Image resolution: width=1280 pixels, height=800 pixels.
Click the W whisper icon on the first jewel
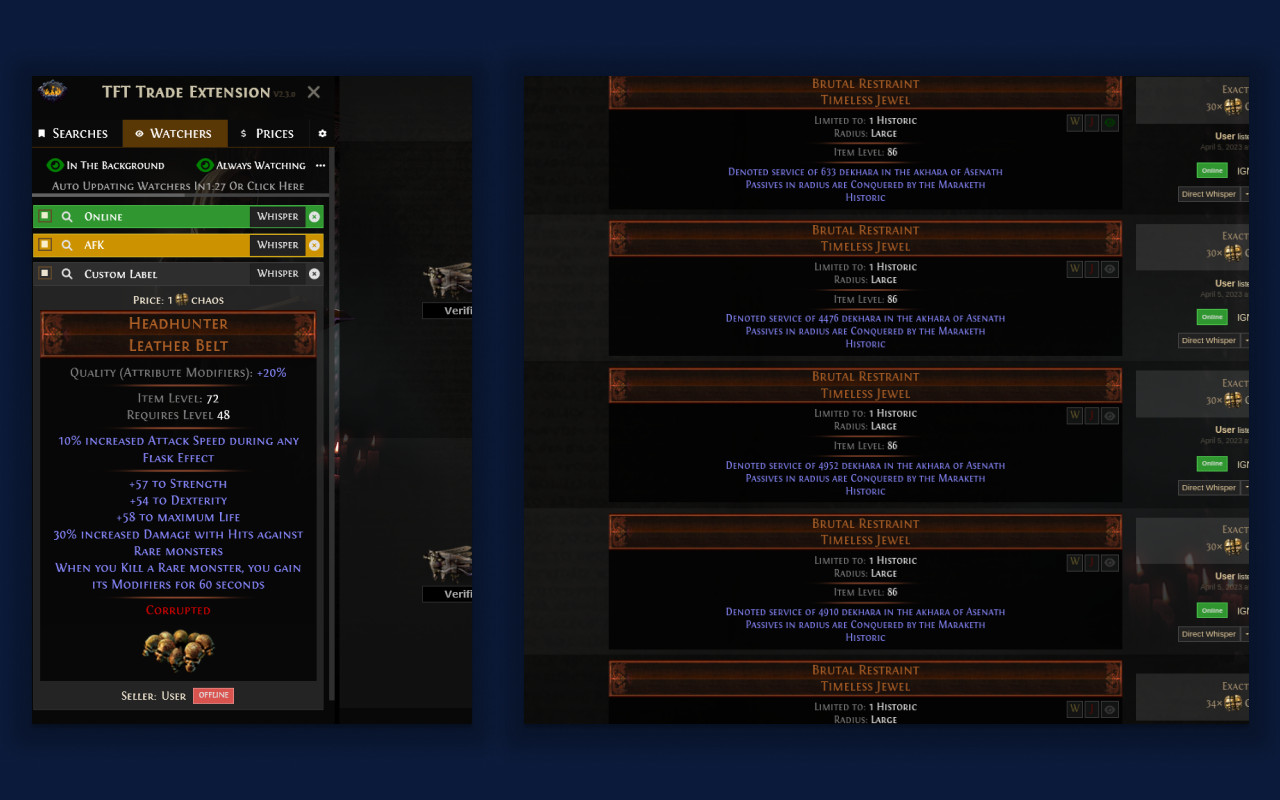click(x=1074, y=122)
